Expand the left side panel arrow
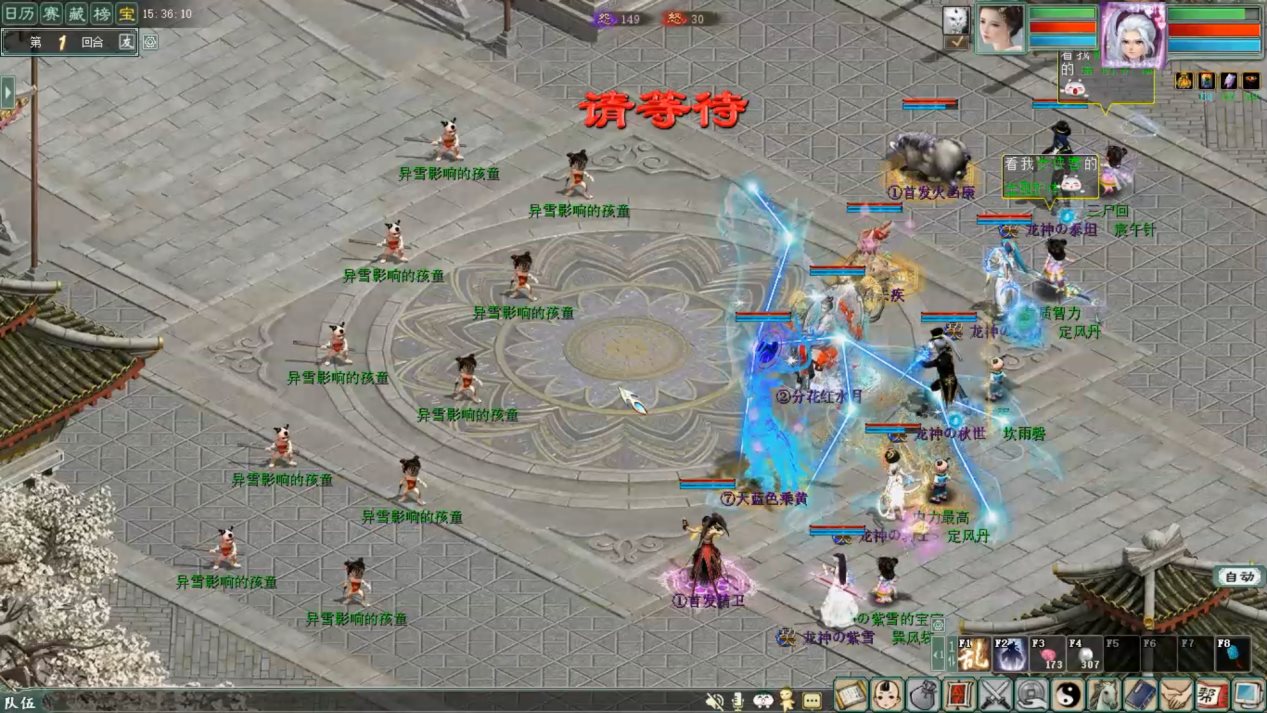Viewport: 1267px width, 713px height. point(8,92)
